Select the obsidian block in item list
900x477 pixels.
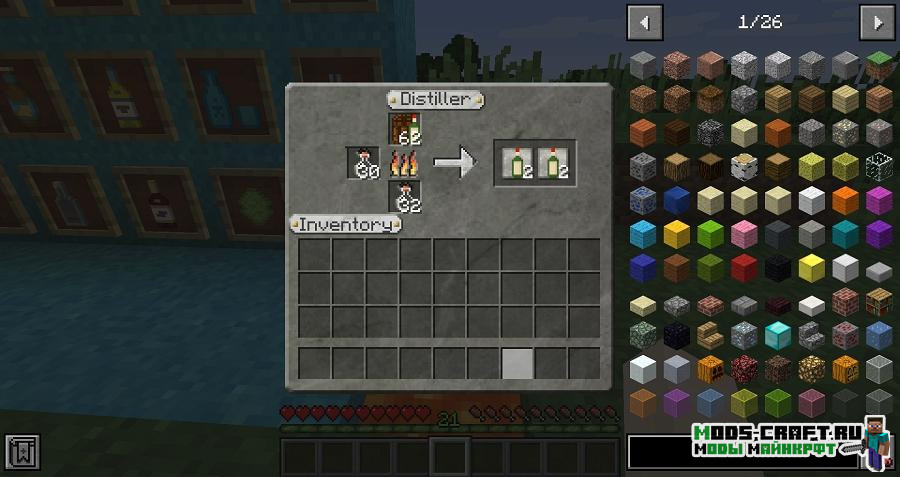click(x=676, y=335)
